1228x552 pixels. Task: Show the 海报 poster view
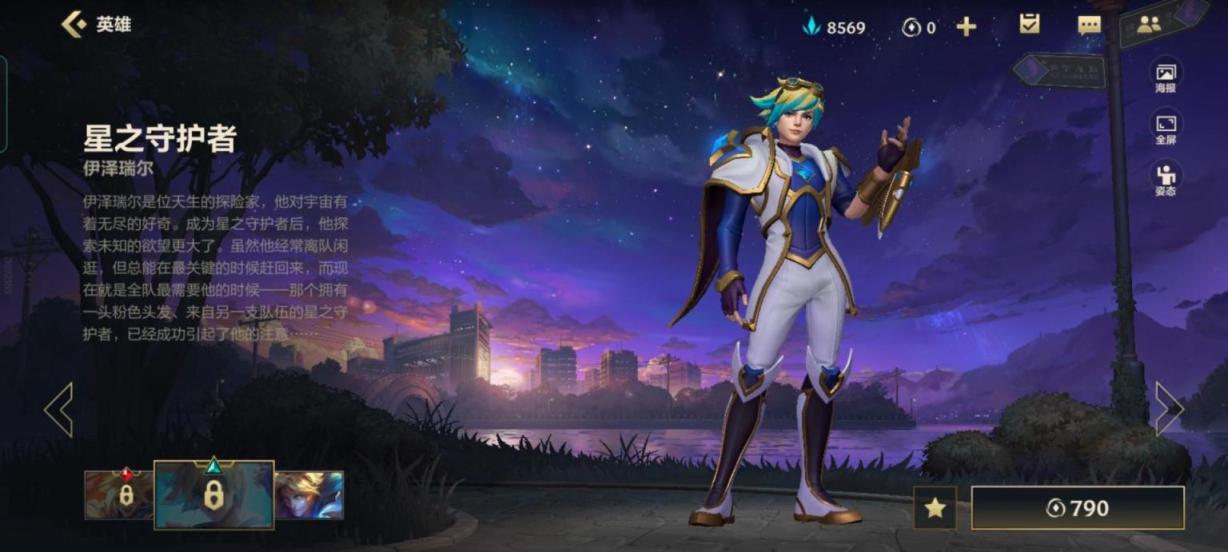pyautogui.click(x=1166, y=77)
